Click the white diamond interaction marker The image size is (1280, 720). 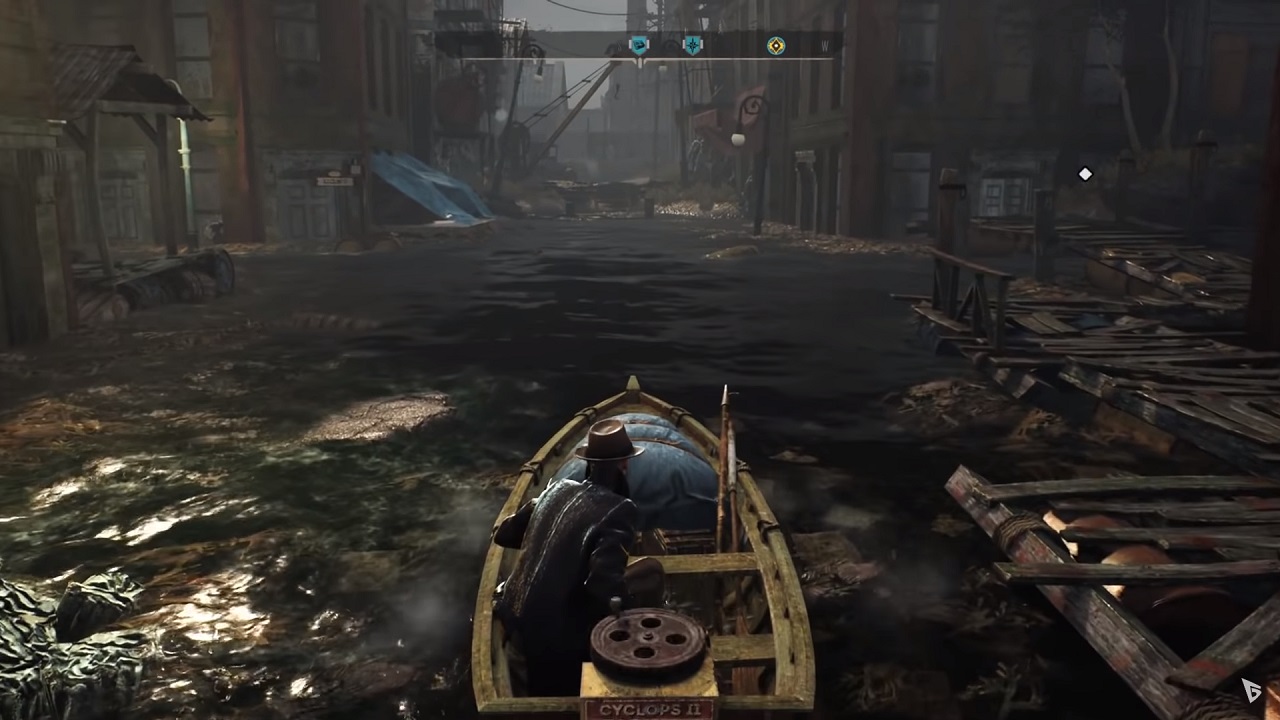coord(1085,174)
